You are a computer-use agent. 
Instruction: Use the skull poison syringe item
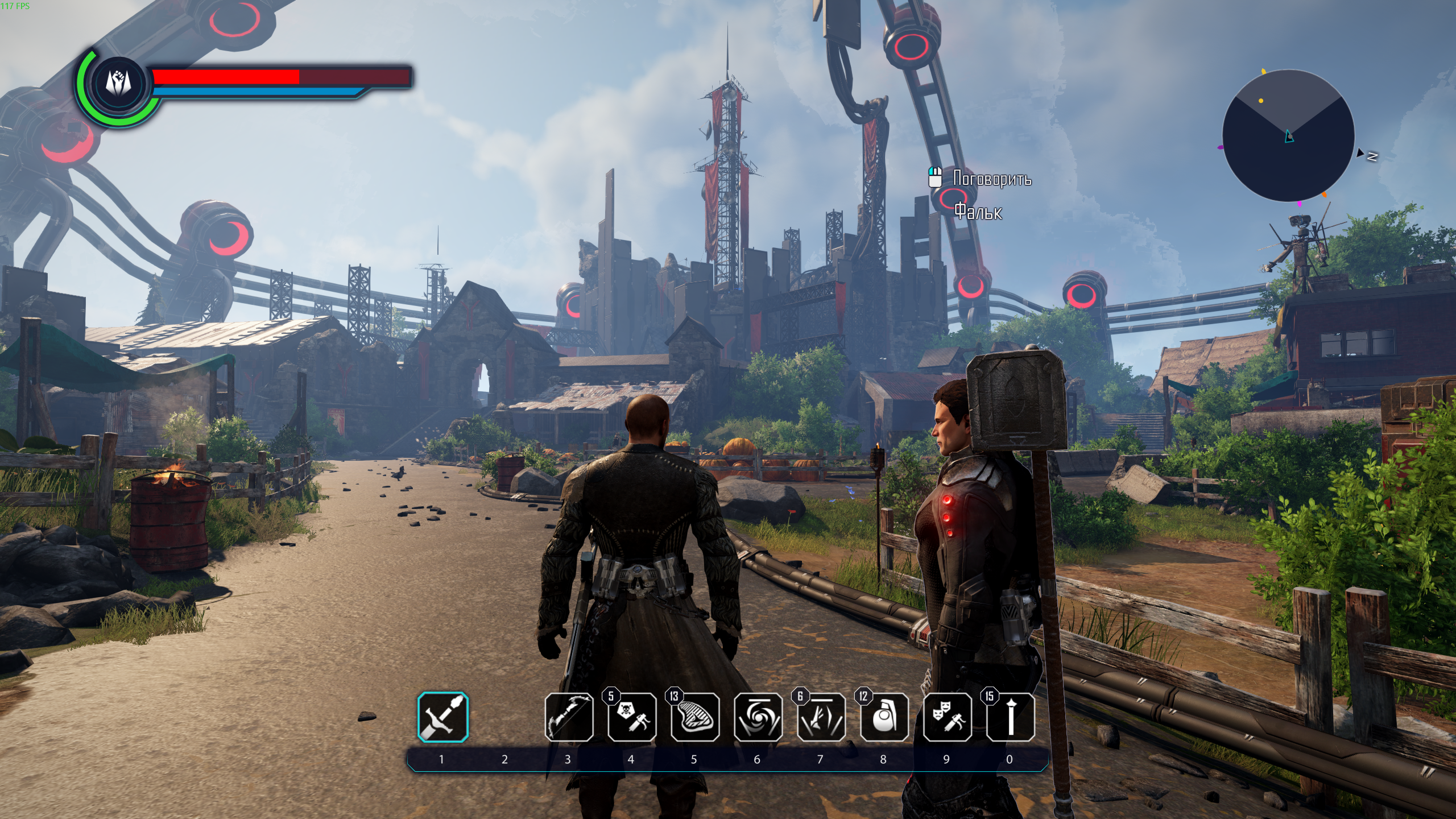coord(632,717)
